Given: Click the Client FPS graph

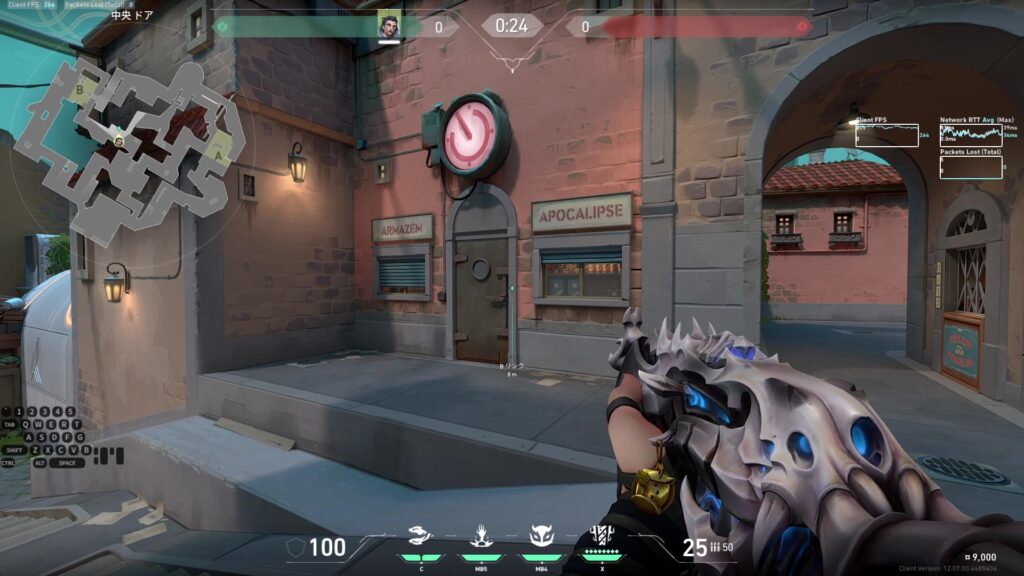Looking at the screenshot, I should click(x=886, y=135).
